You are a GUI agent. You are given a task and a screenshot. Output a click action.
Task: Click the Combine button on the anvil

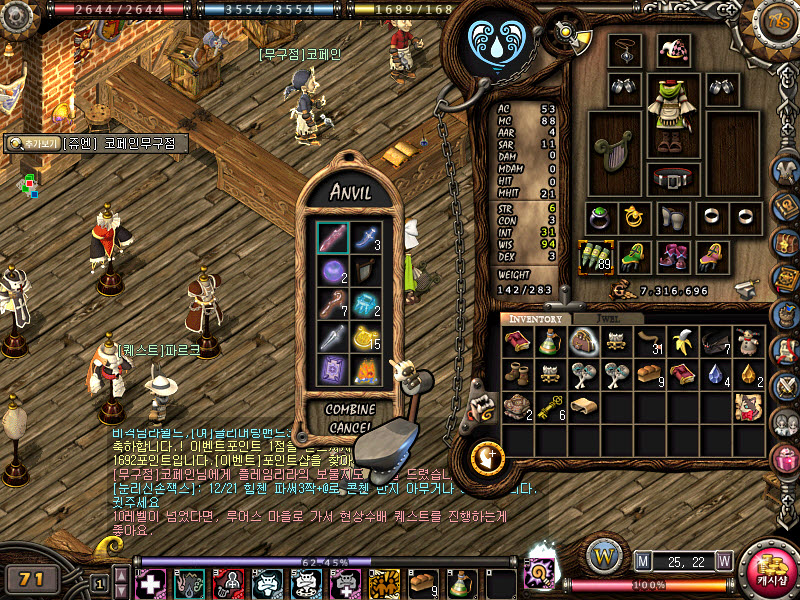(350, 409)
